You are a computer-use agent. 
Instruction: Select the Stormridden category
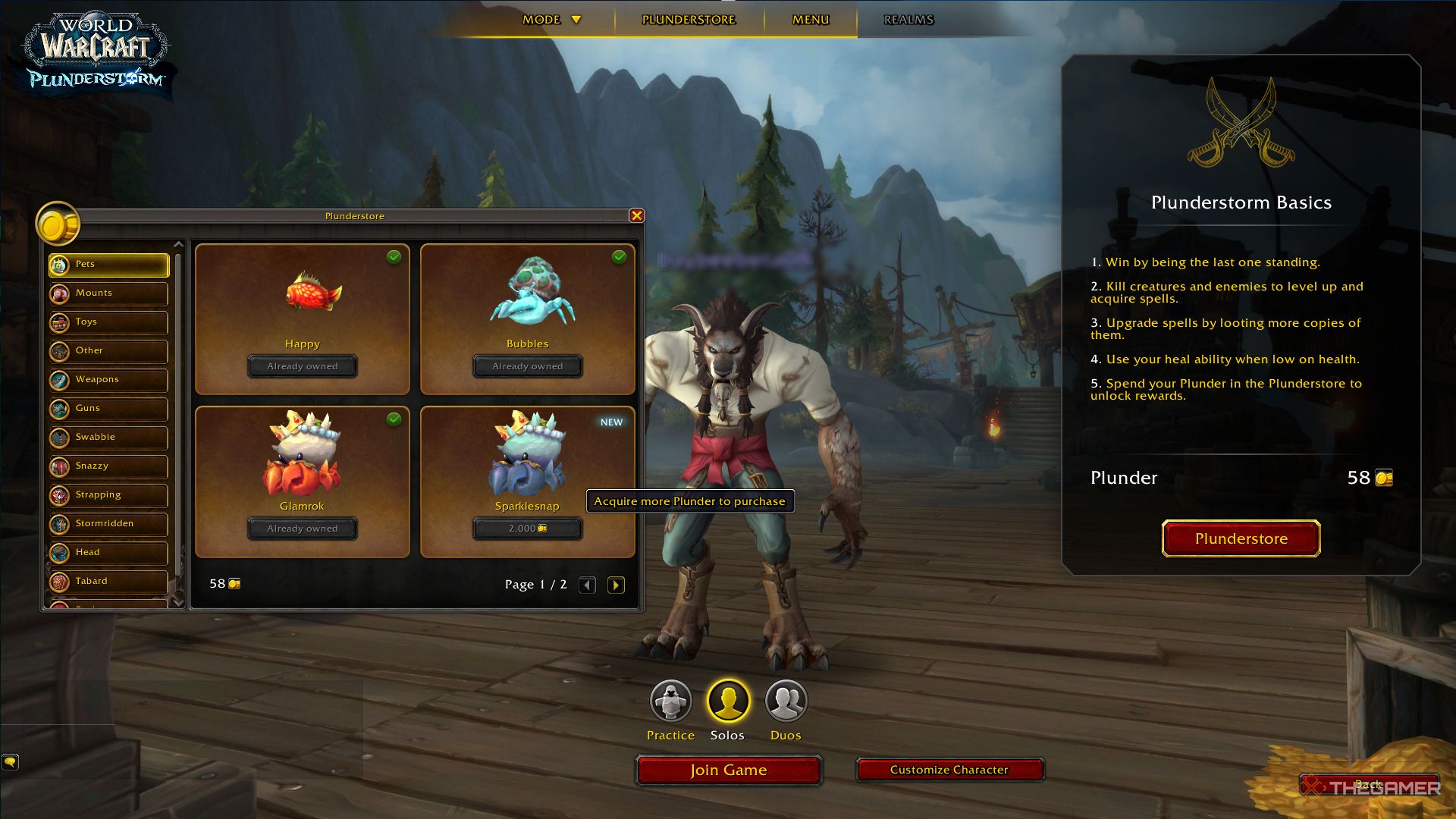[x=108, y=524]
